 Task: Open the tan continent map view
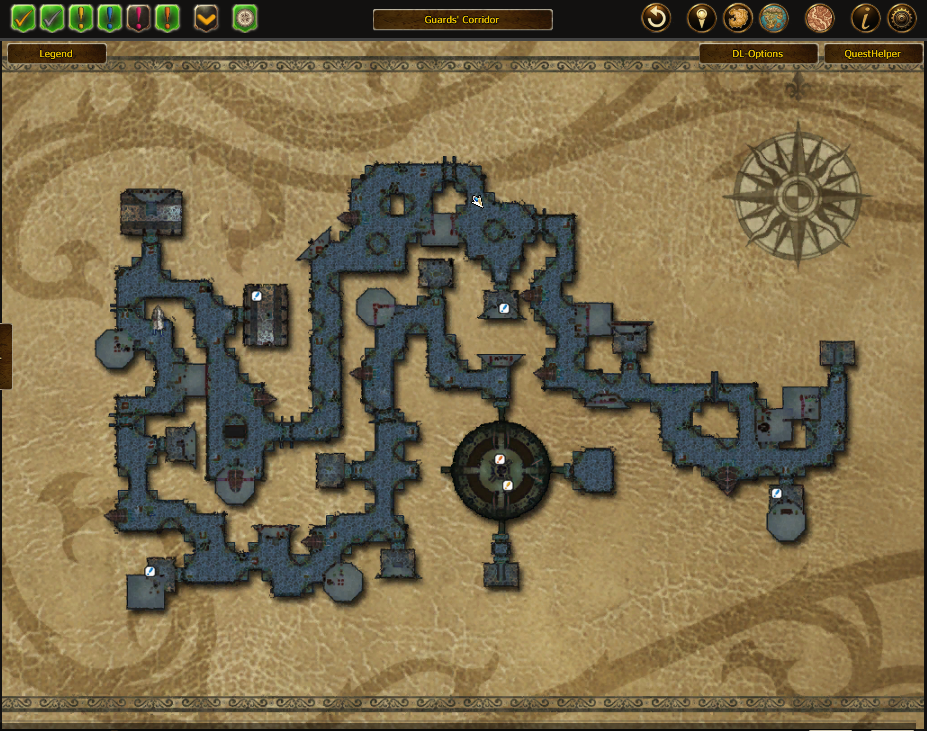click(x=735, y=17)
